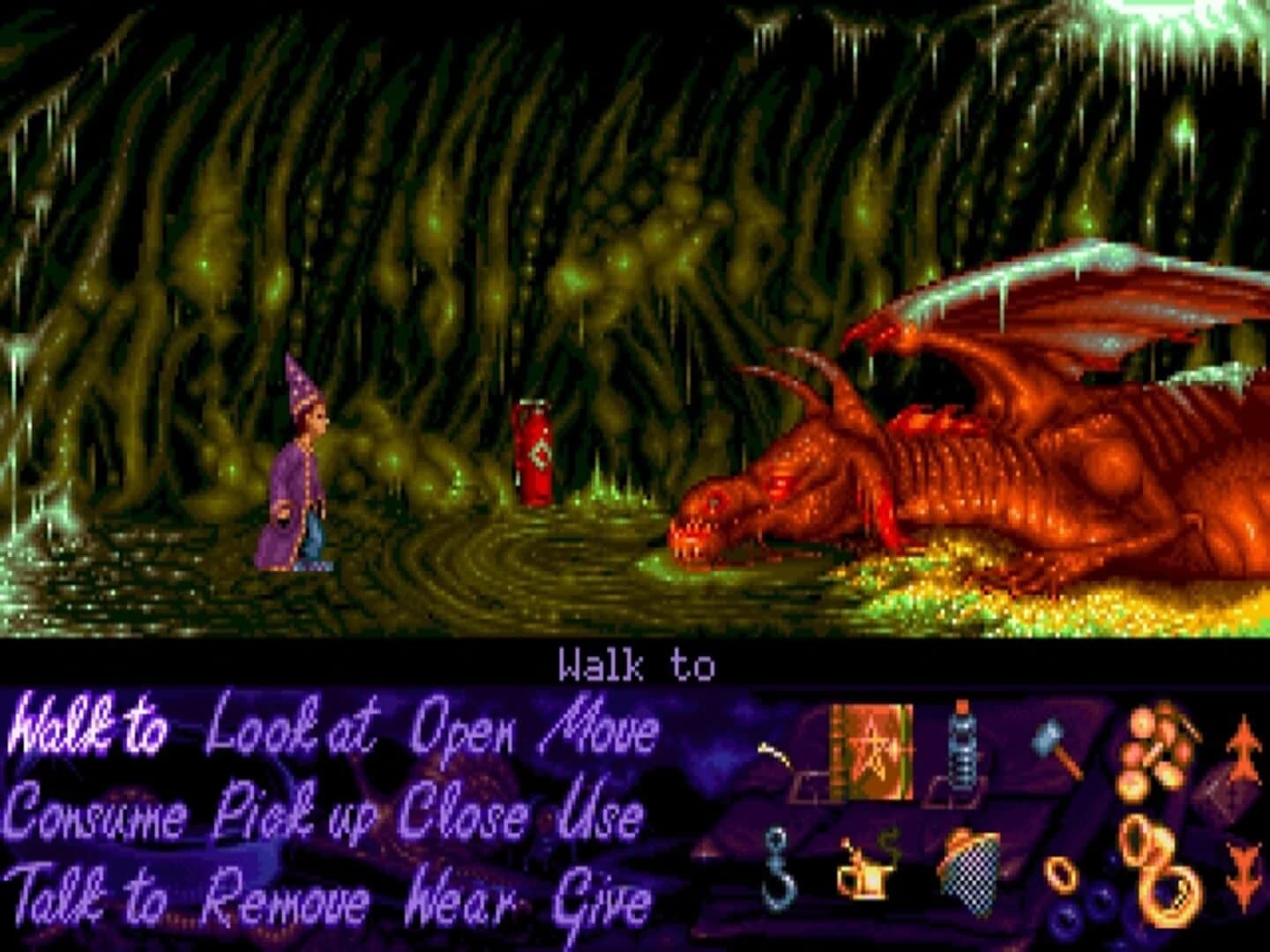
Task: Select the bottle icon in the inventory
Action: (961, 749)
